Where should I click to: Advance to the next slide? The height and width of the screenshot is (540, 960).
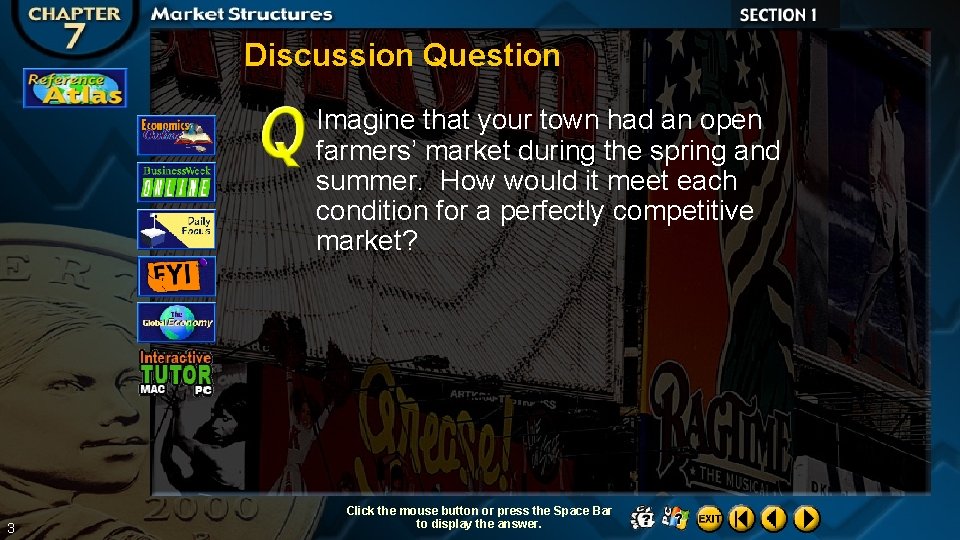point(806,518)
